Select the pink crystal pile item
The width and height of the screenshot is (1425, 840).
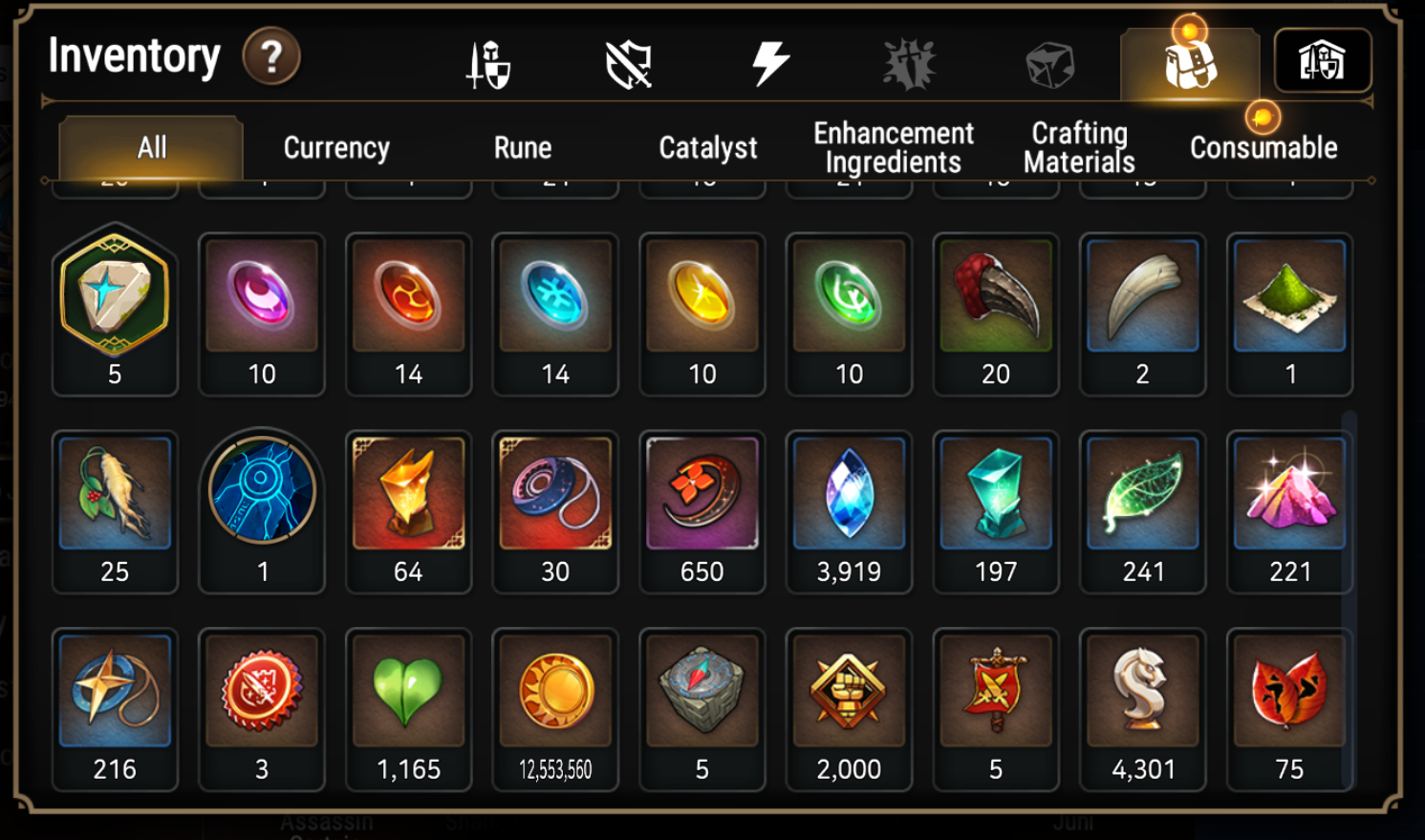(1289, 510)
